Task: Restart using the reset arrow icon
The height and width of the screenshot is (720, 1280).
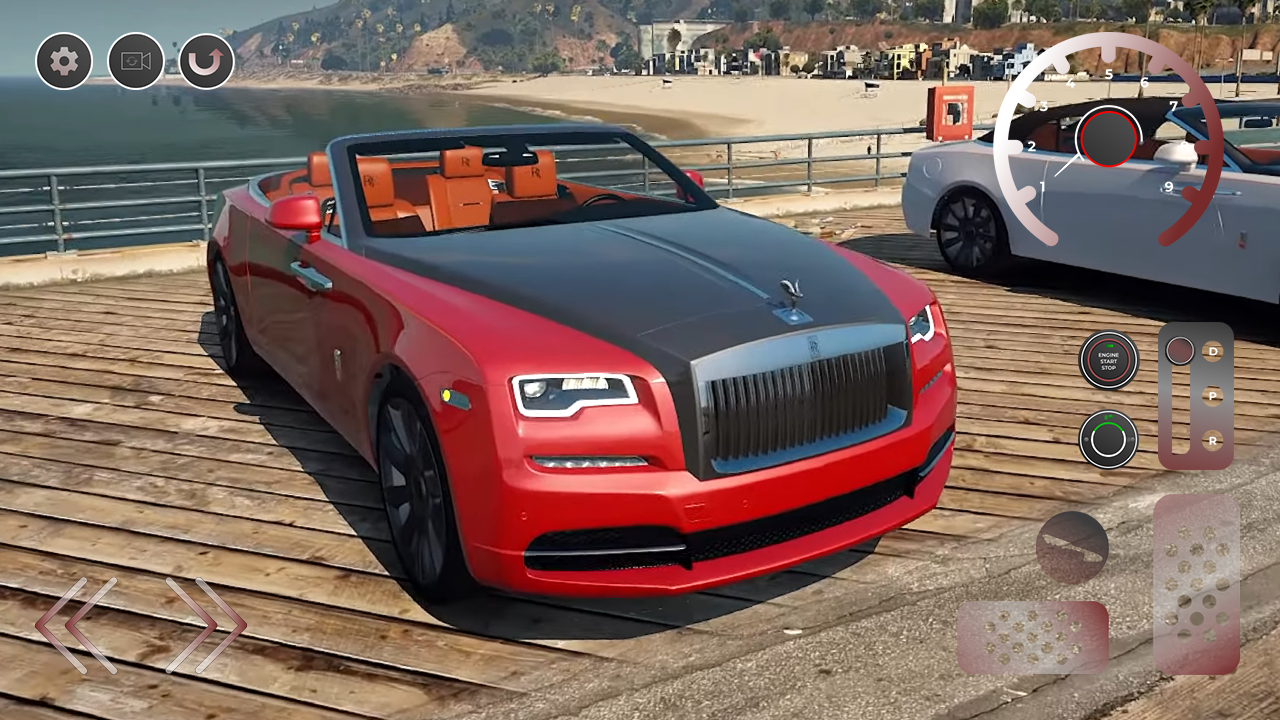Action: pyautogui.click(x=207, y=62)
